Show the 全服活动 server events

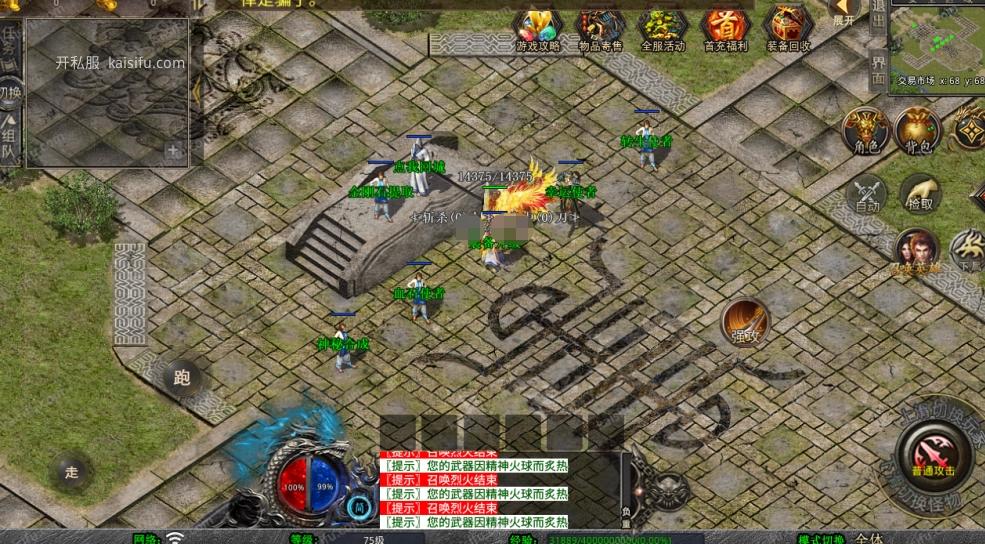[662, 28]
